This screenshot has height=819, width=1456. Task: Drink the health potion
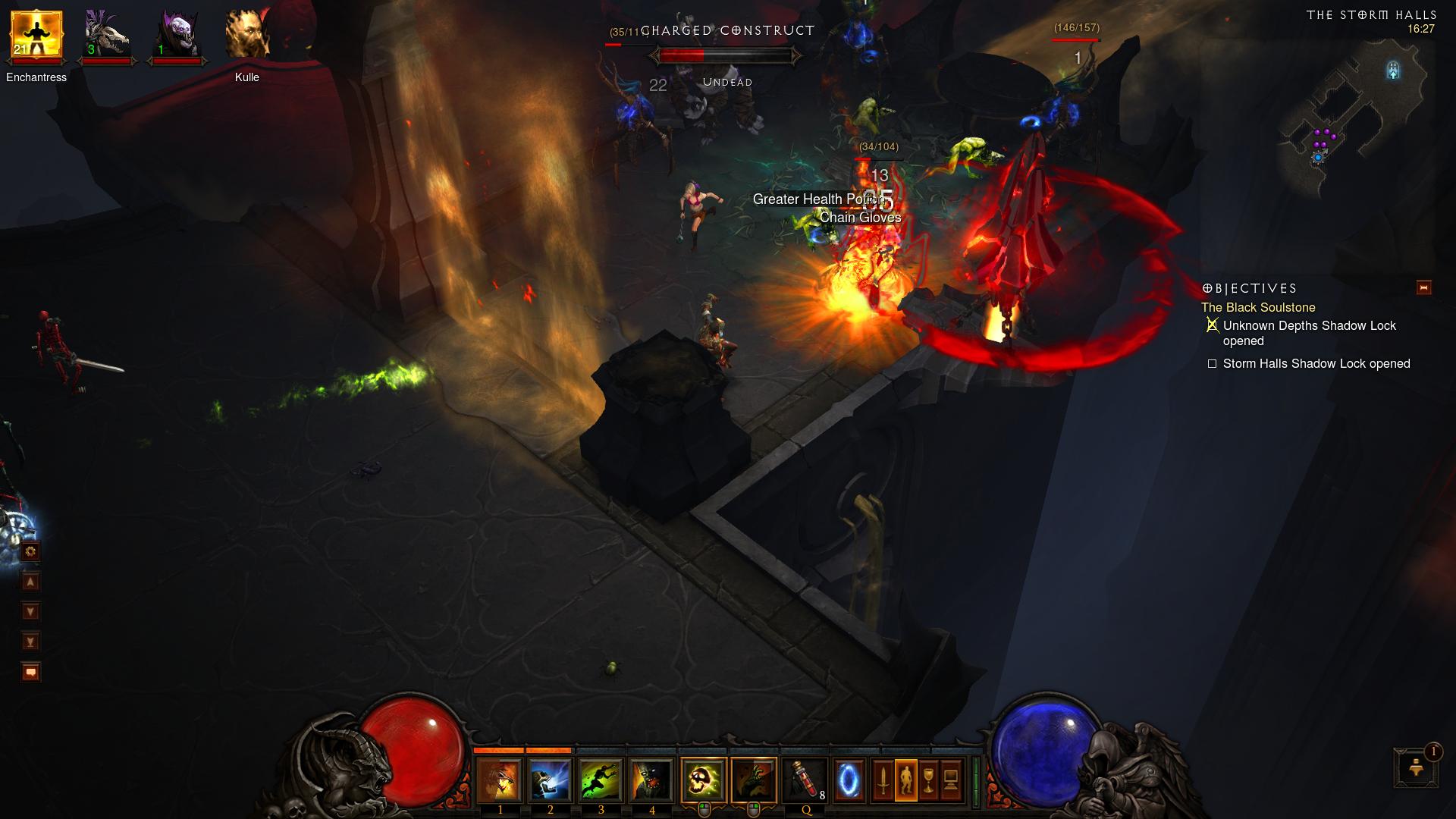pyautogui.click(x=805, y=780)
